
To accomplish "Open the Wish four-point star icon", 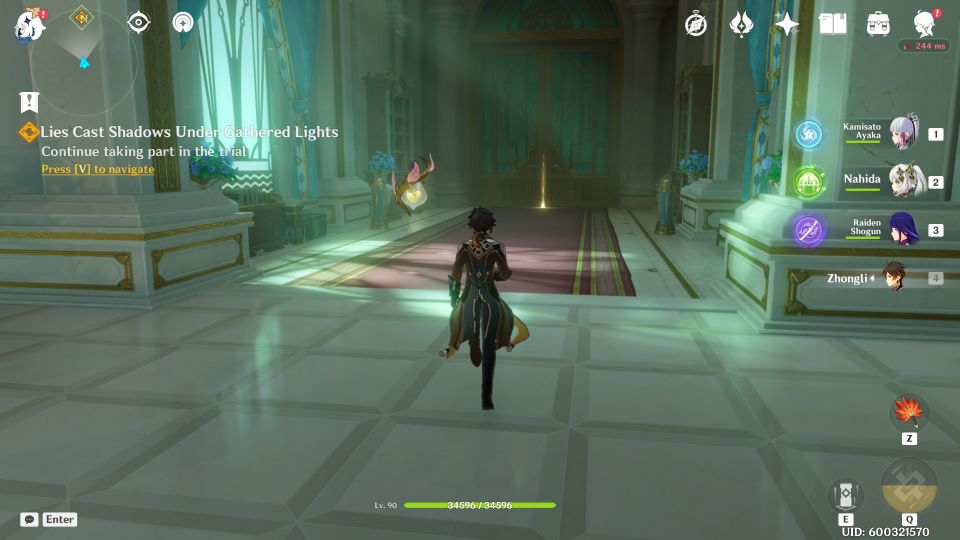I will click(x=787, y=25).
